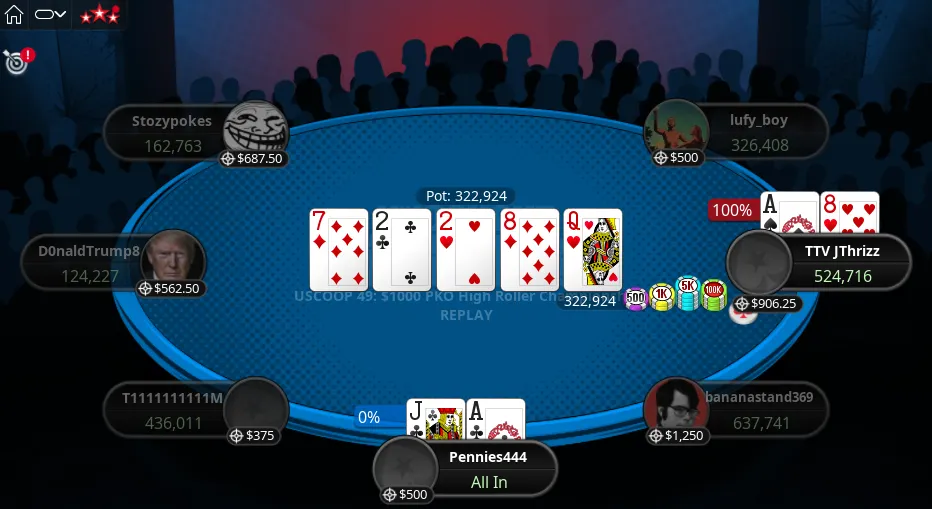The width and height of the screenshot is (932, 509).
Task: Open the table view dropdown
Action: click(x=50, y=15)
